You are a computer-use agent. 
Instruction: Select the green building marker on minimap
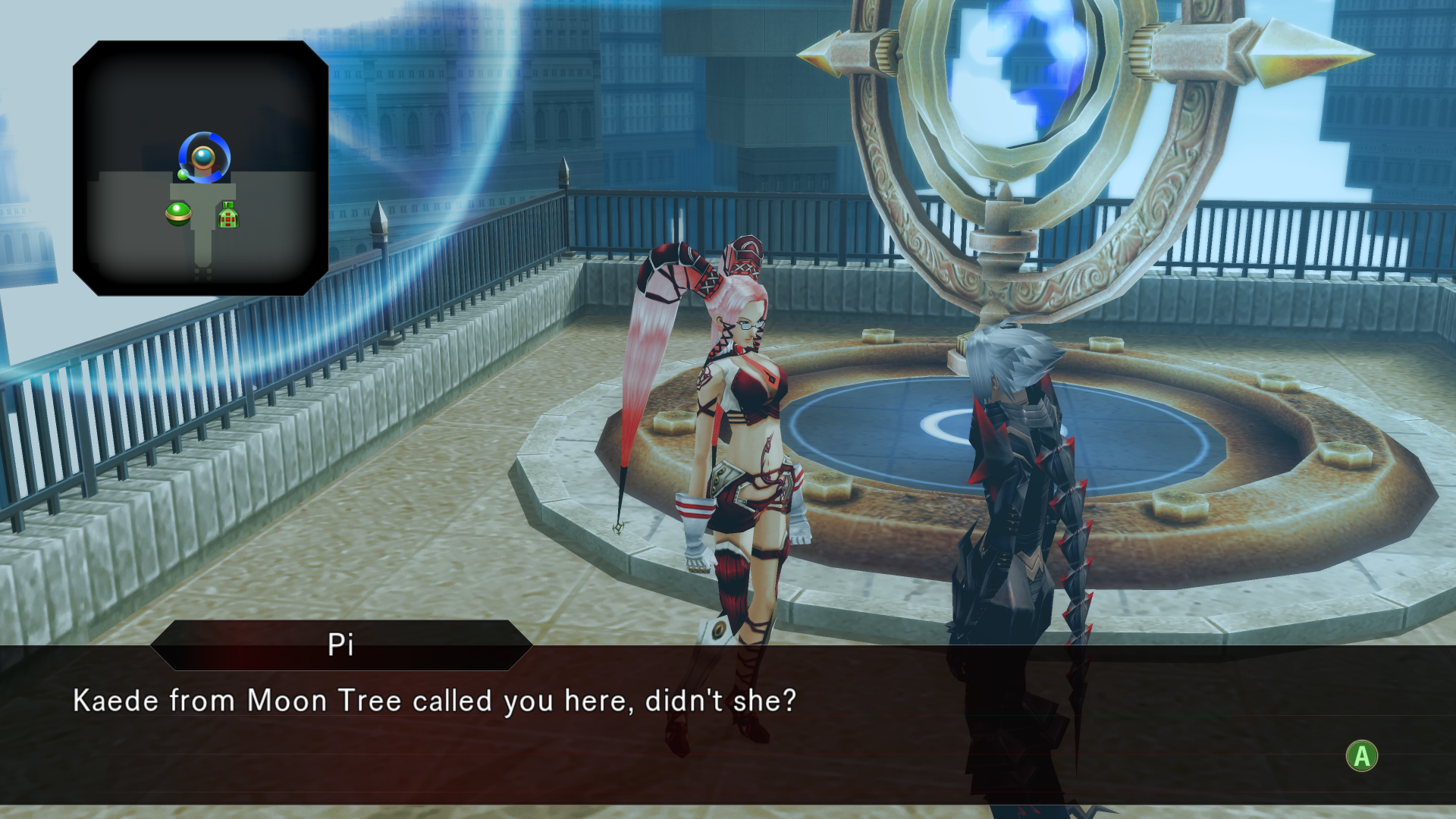[x=228, y=216]
